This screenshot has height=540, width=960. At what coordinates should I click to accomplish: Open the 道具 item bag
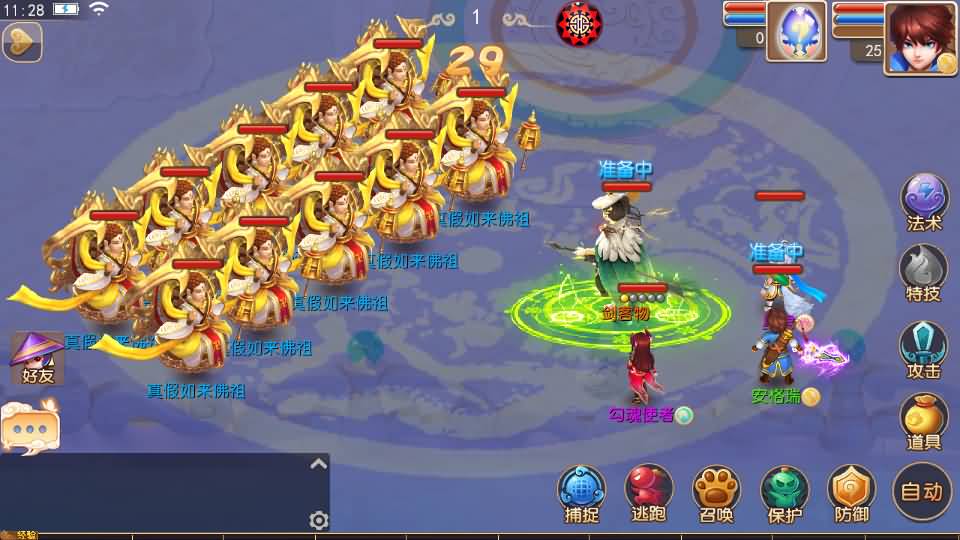point(924,421)
